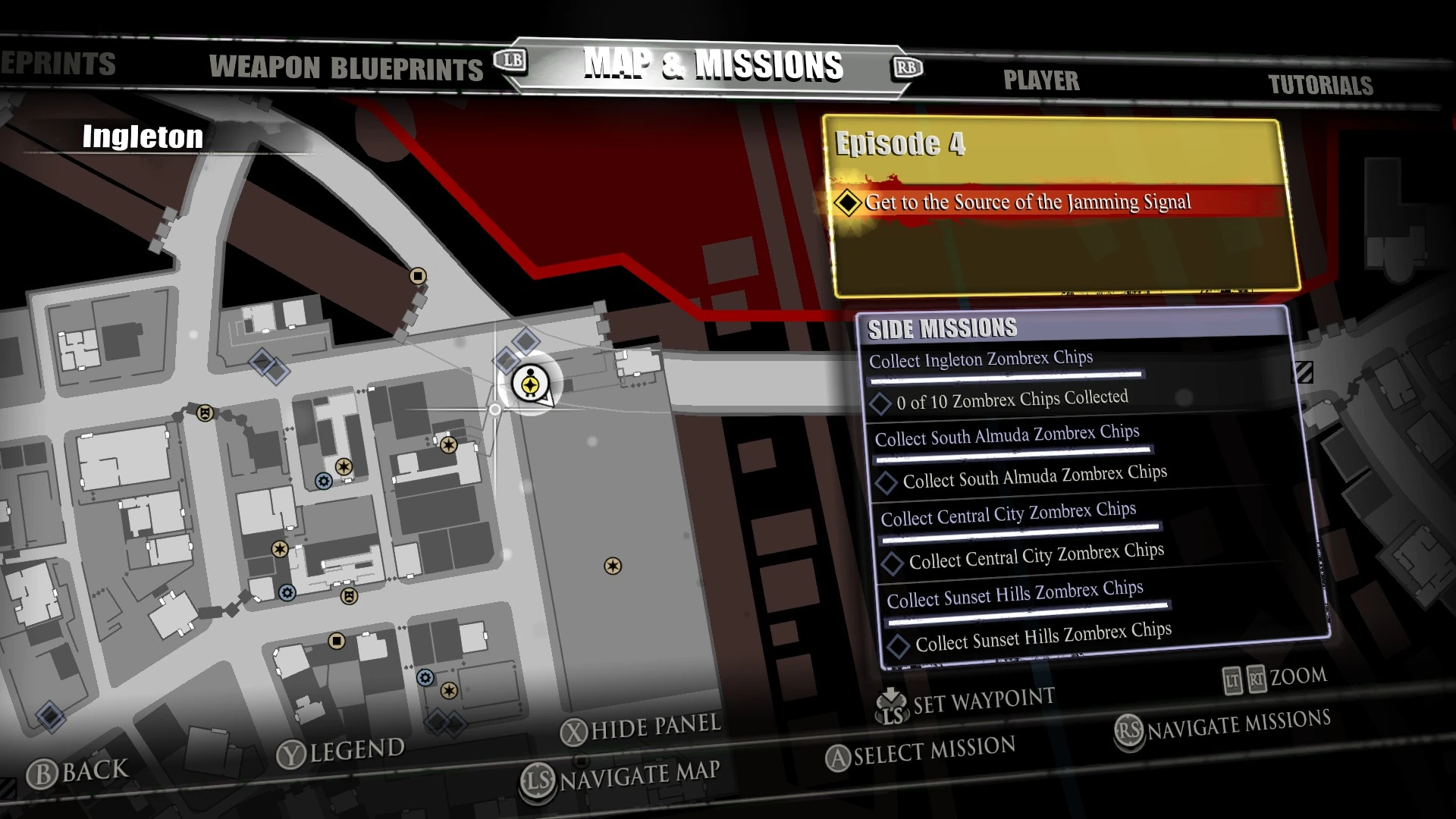Image resolution: width=1456 pixels, height=819 pixels.
Task: Check the 0 of 10 Zombrex Chips Collected diamond
Action: [x=882, y=403]
